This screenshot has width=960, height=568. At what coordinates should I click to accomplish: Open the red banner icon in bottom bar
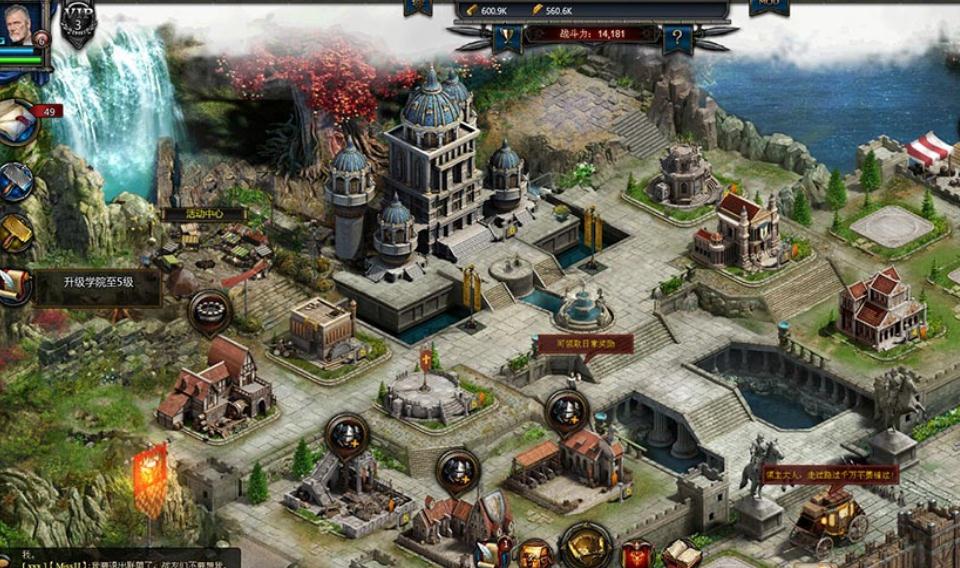[636, 553]
